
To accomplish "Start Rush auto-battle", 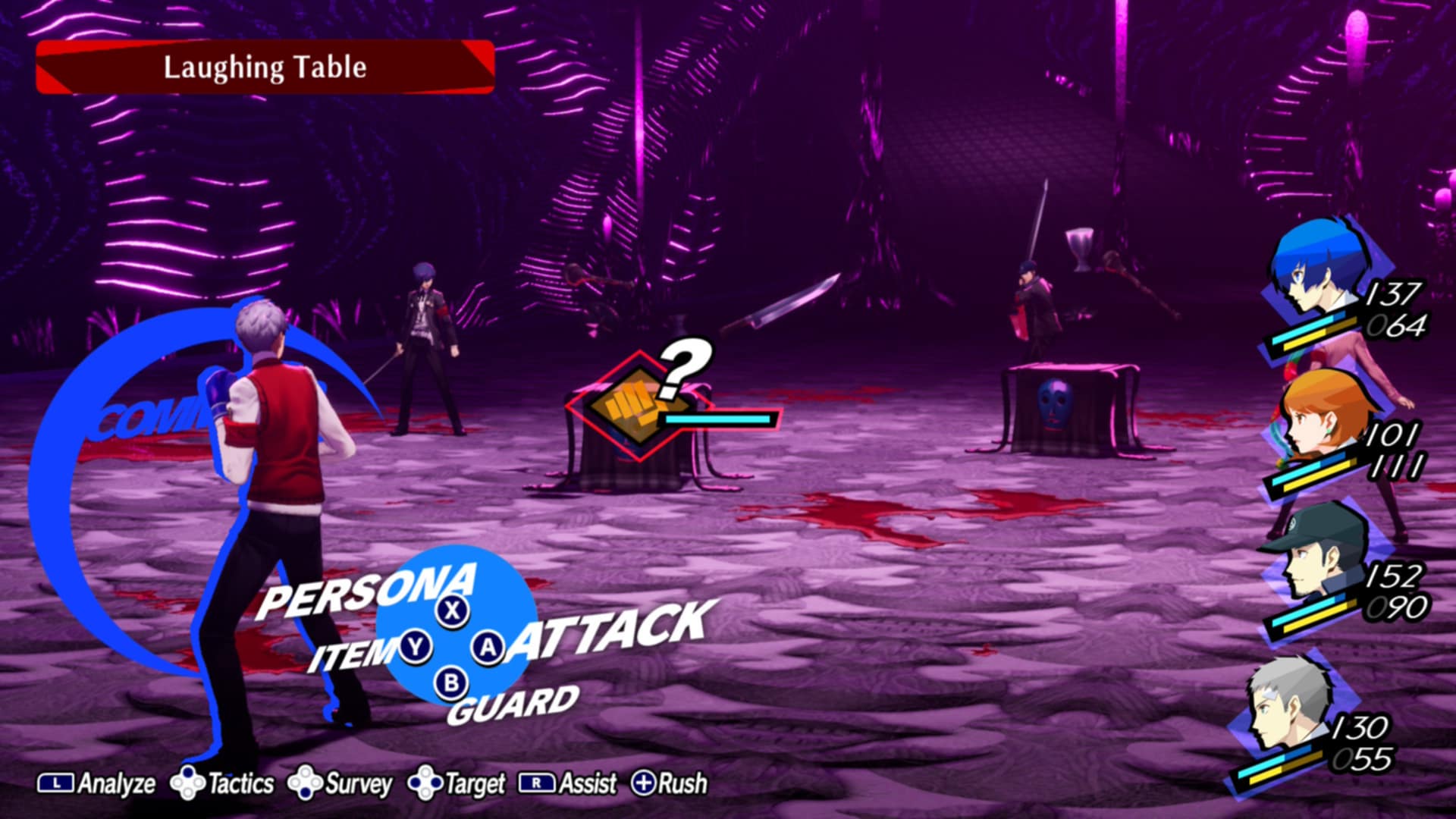I will pos(670,783).
